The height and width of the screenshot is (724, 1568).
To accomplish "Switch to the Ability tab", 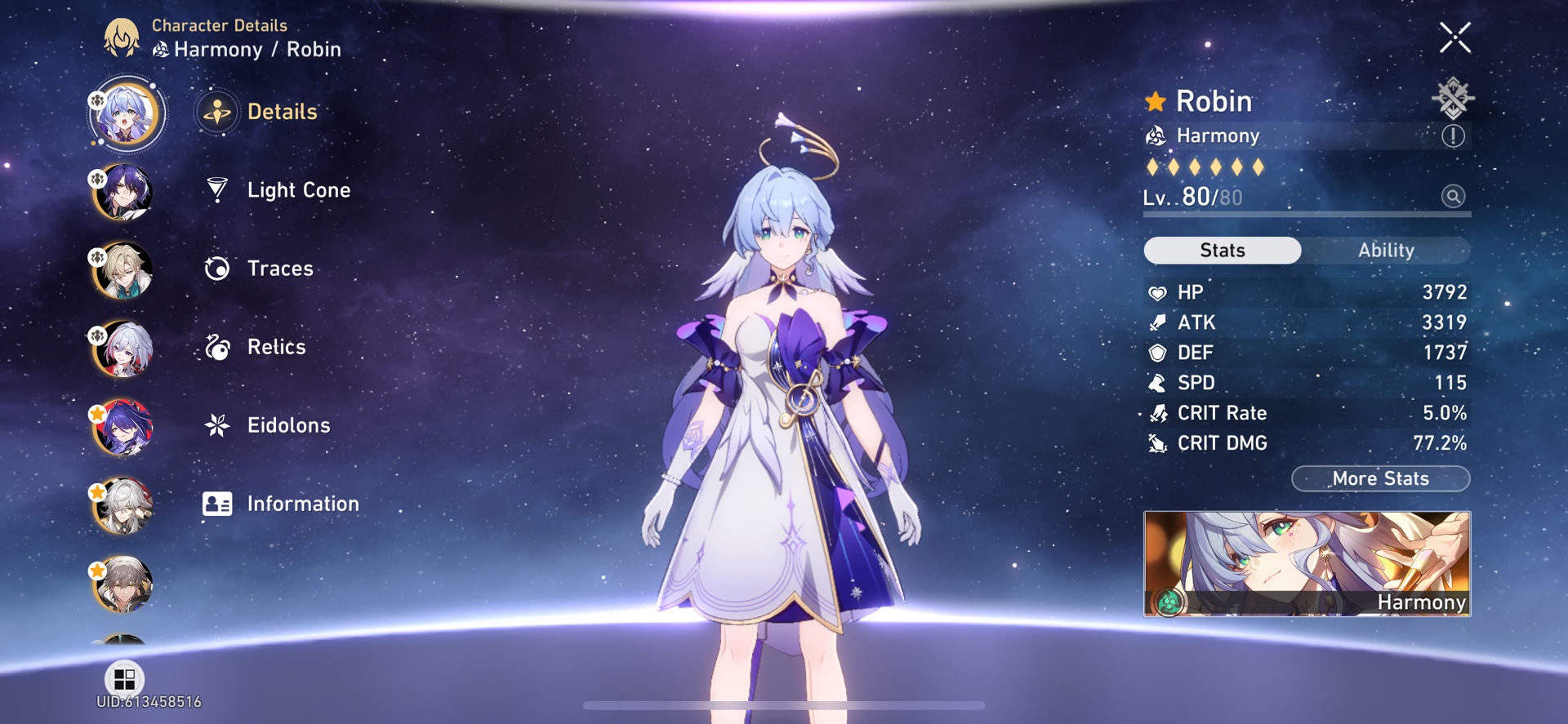I will click(1388, 250).
